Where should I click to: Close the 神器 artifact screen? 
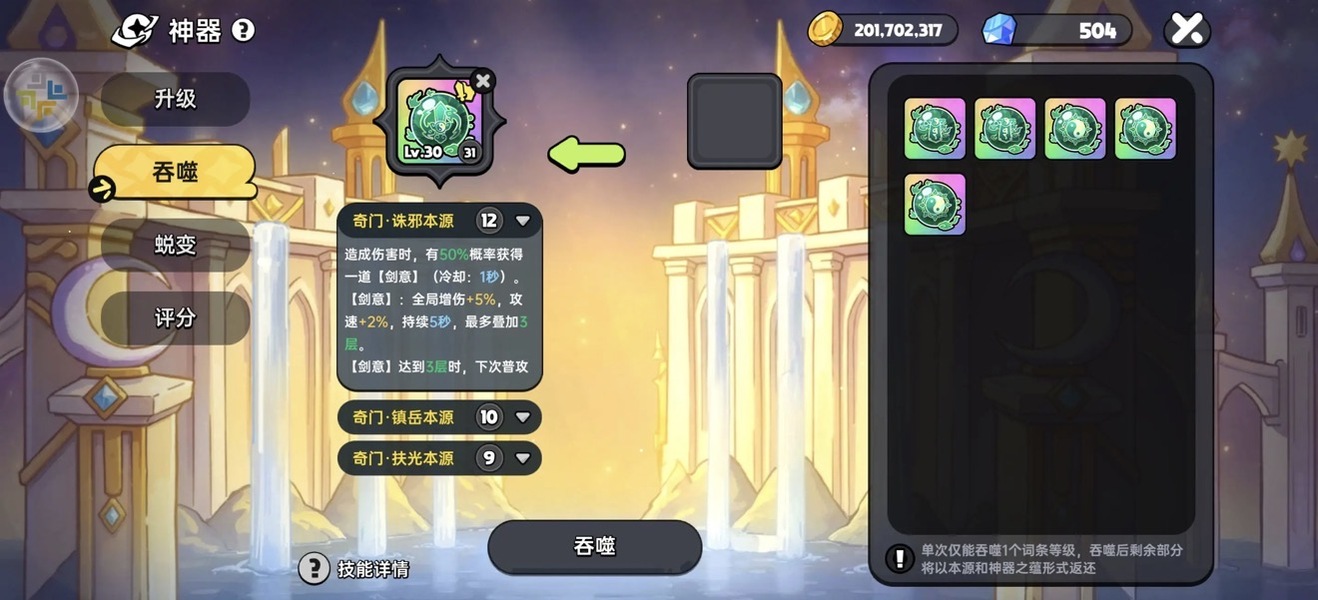click(x=1187, y=30)
